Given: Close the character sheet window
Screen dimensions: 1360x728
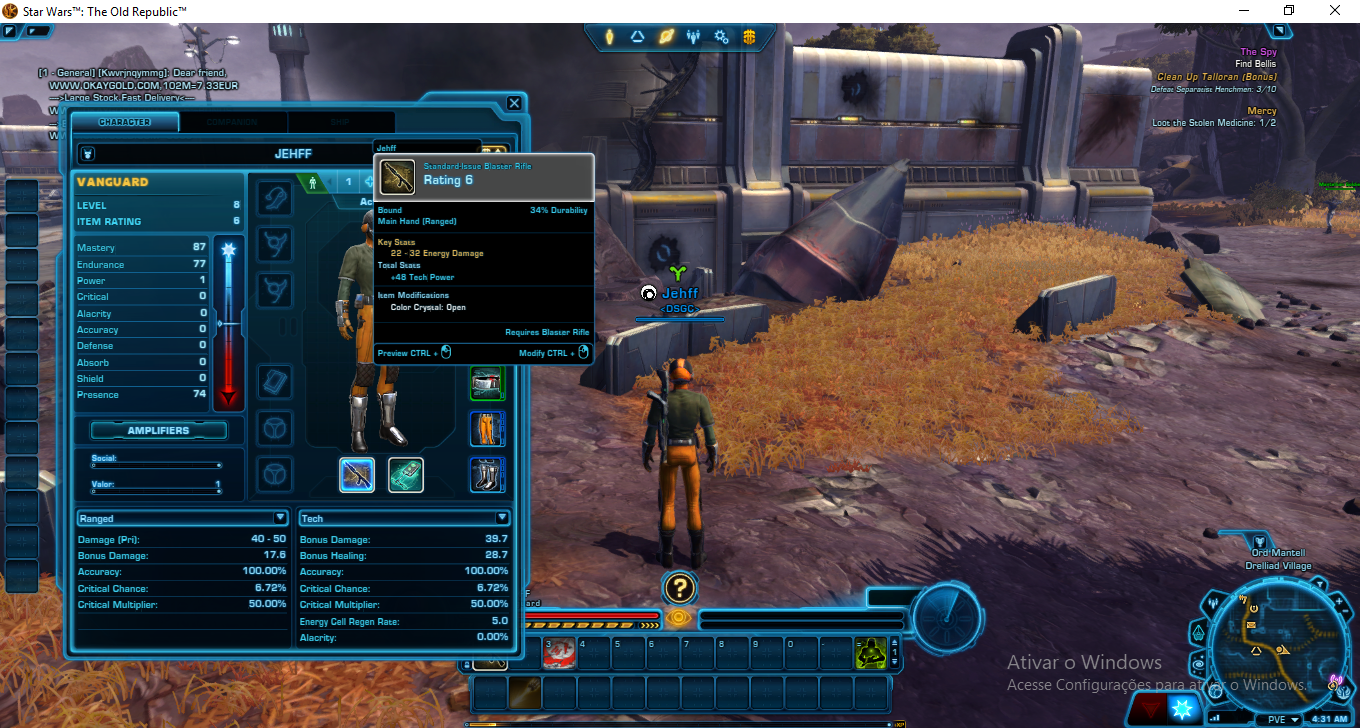Looking at the screenshot, I should point(514,103).
